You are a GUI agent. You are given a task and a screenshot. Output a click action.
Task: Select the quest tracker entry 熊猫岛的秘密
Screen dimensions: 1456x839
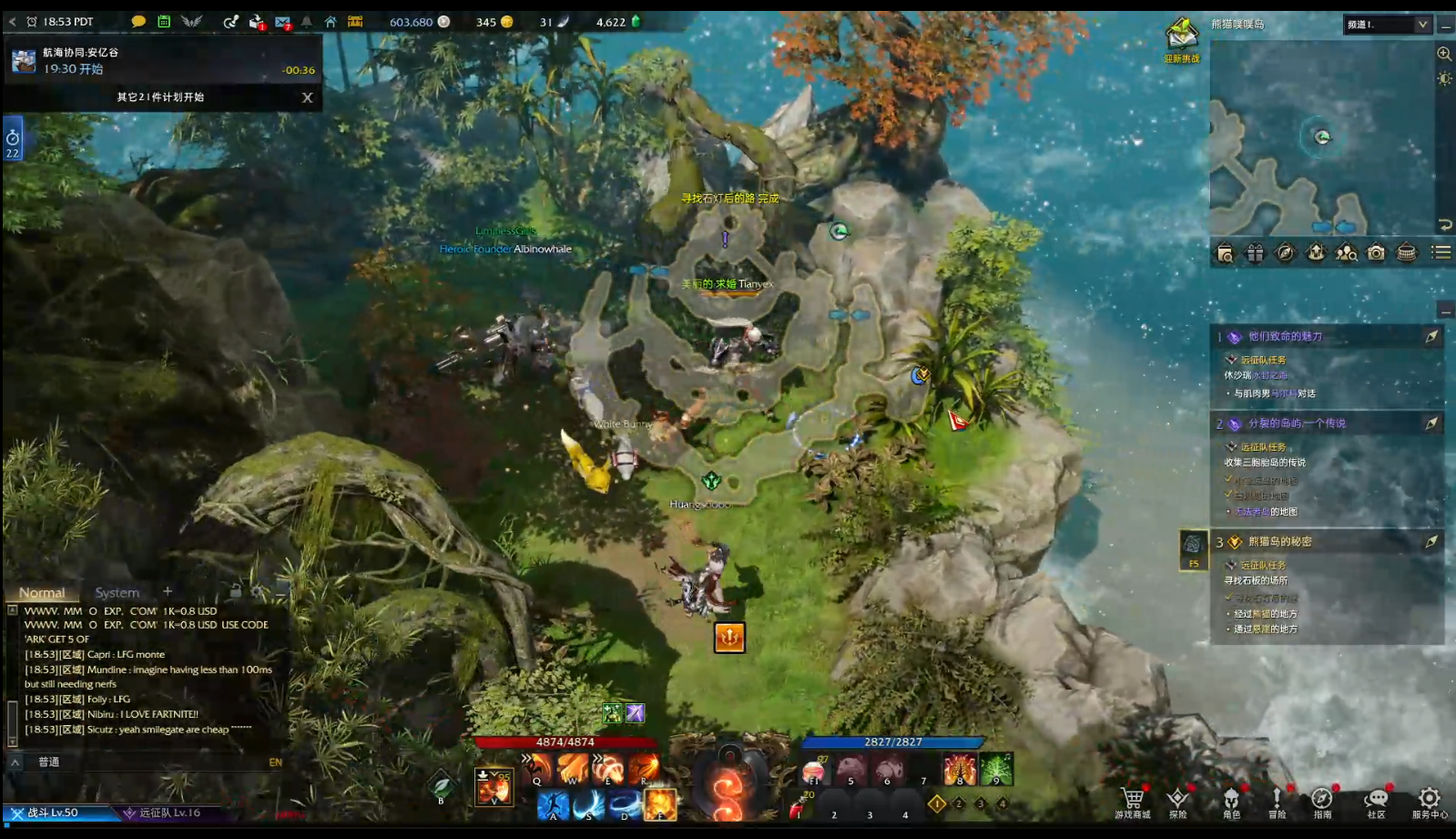pos(1279,541)
